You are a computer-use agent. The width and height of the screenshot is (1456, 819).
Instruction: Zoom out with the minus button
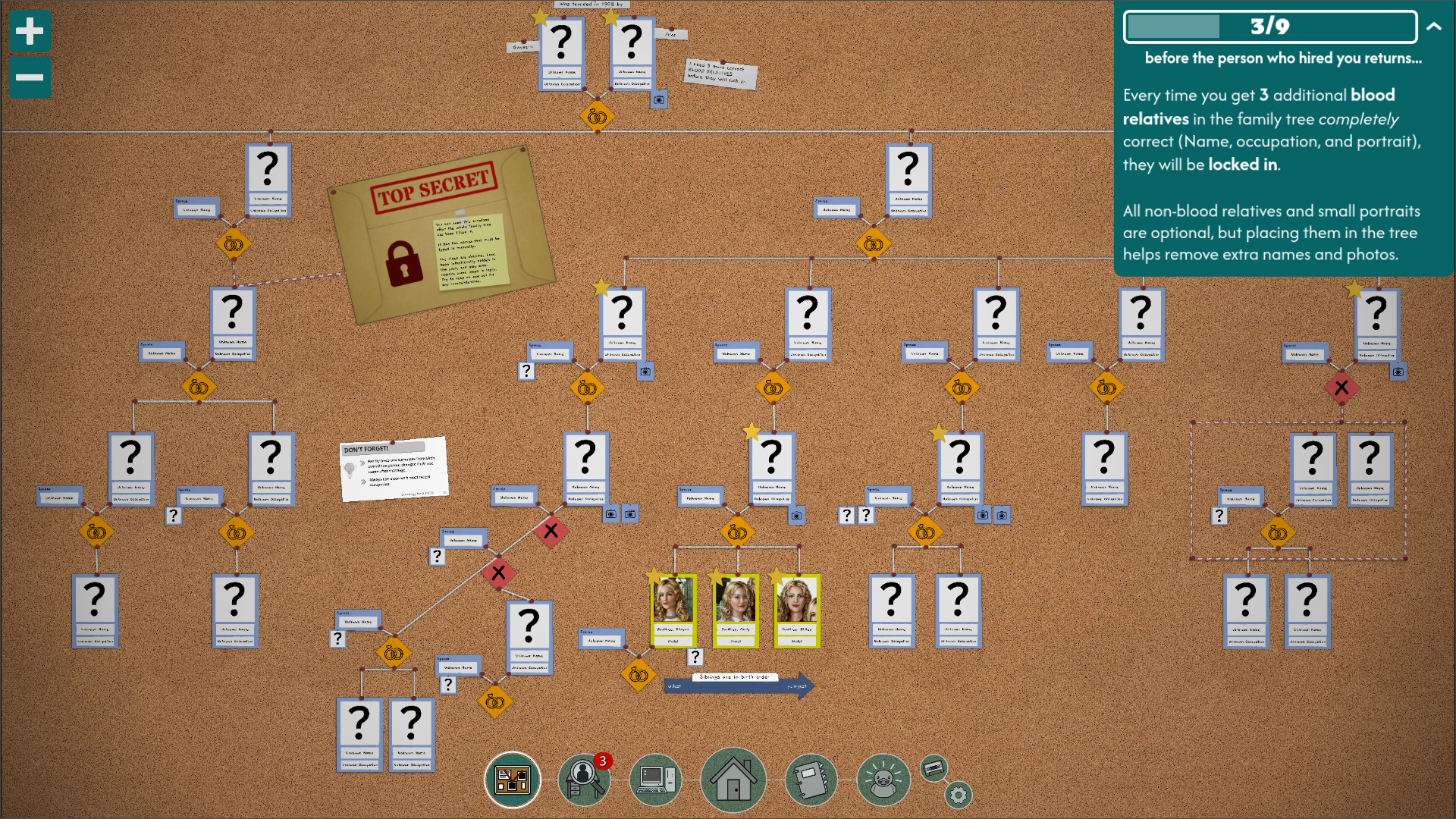click(29, 77)
